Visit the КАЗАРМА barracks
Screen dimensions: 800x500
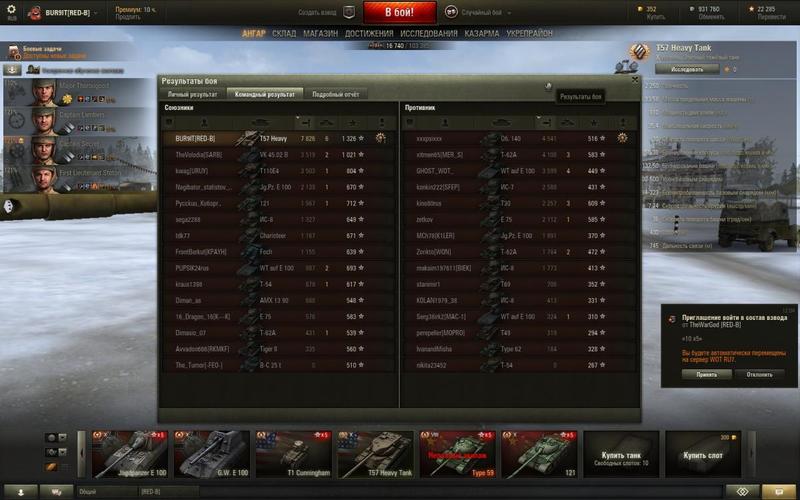click(482, 33)
